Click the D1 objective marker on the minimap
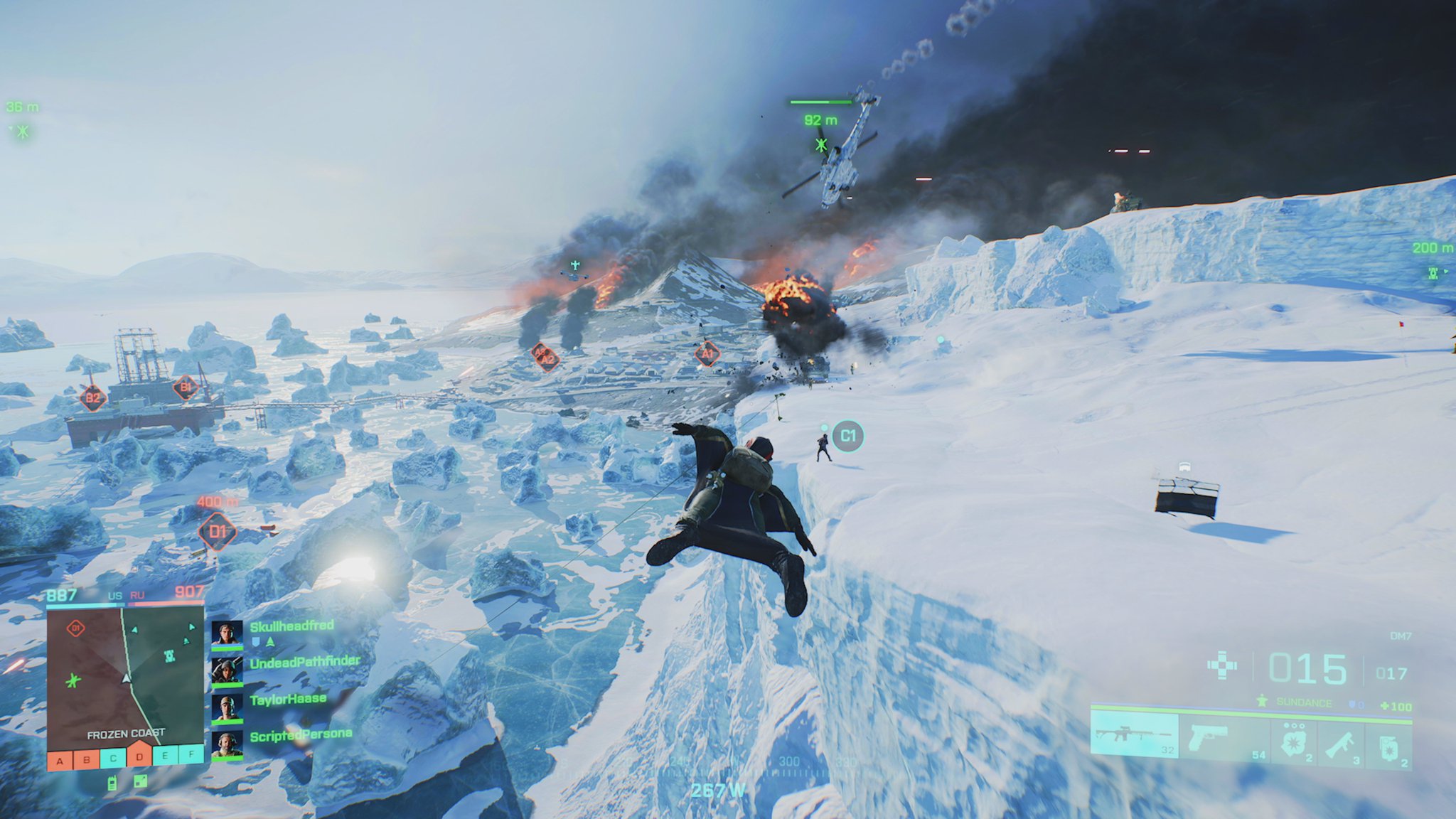The width and height of the screenshot is (1456, 819). click(x=75, y=628)
